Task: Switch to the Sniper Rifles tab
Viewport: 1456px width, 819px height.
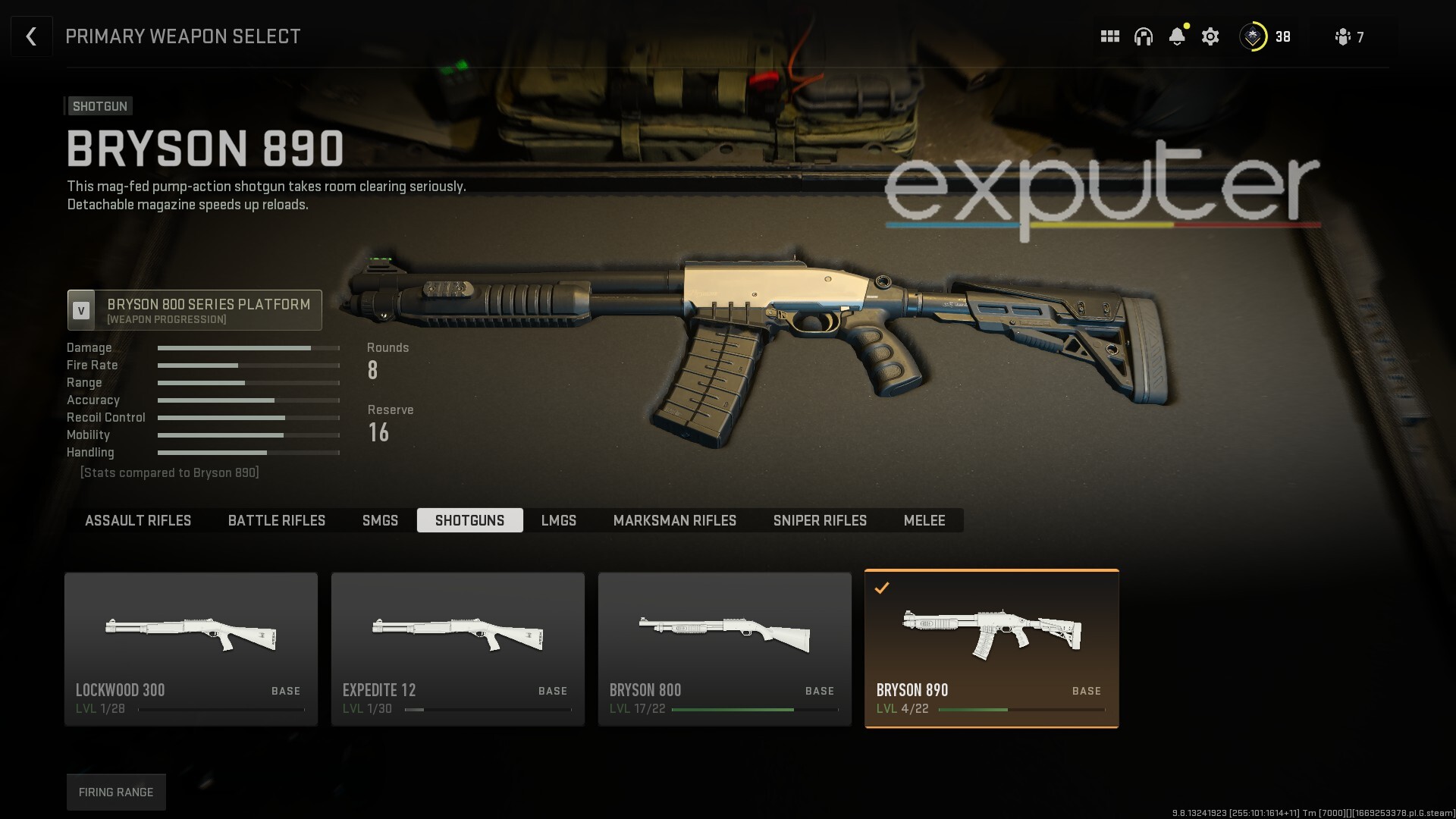Action: (x=820, y=520)
